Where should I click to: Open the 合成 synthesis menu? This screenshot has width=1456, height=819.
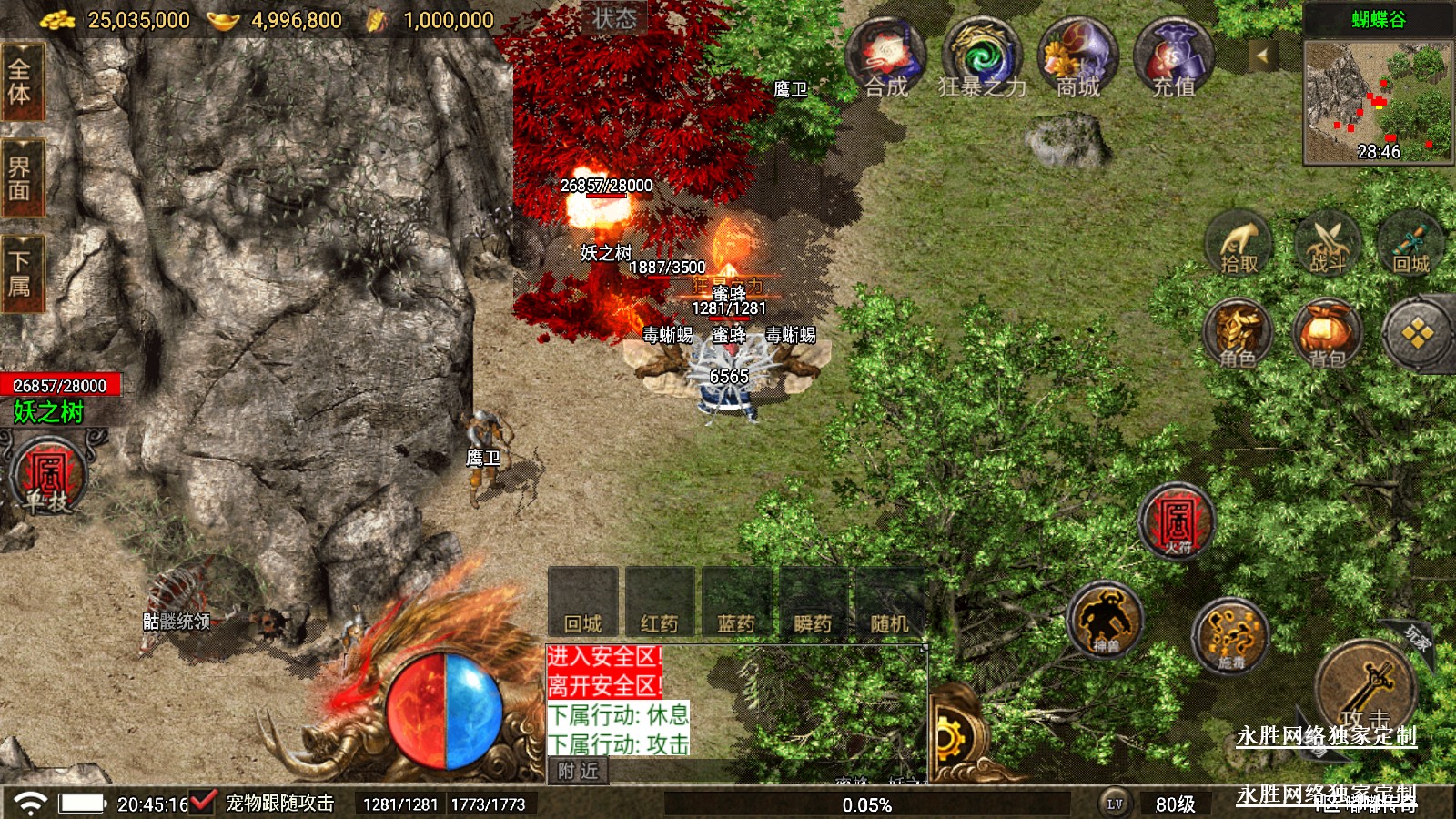[x=885, y=58]
